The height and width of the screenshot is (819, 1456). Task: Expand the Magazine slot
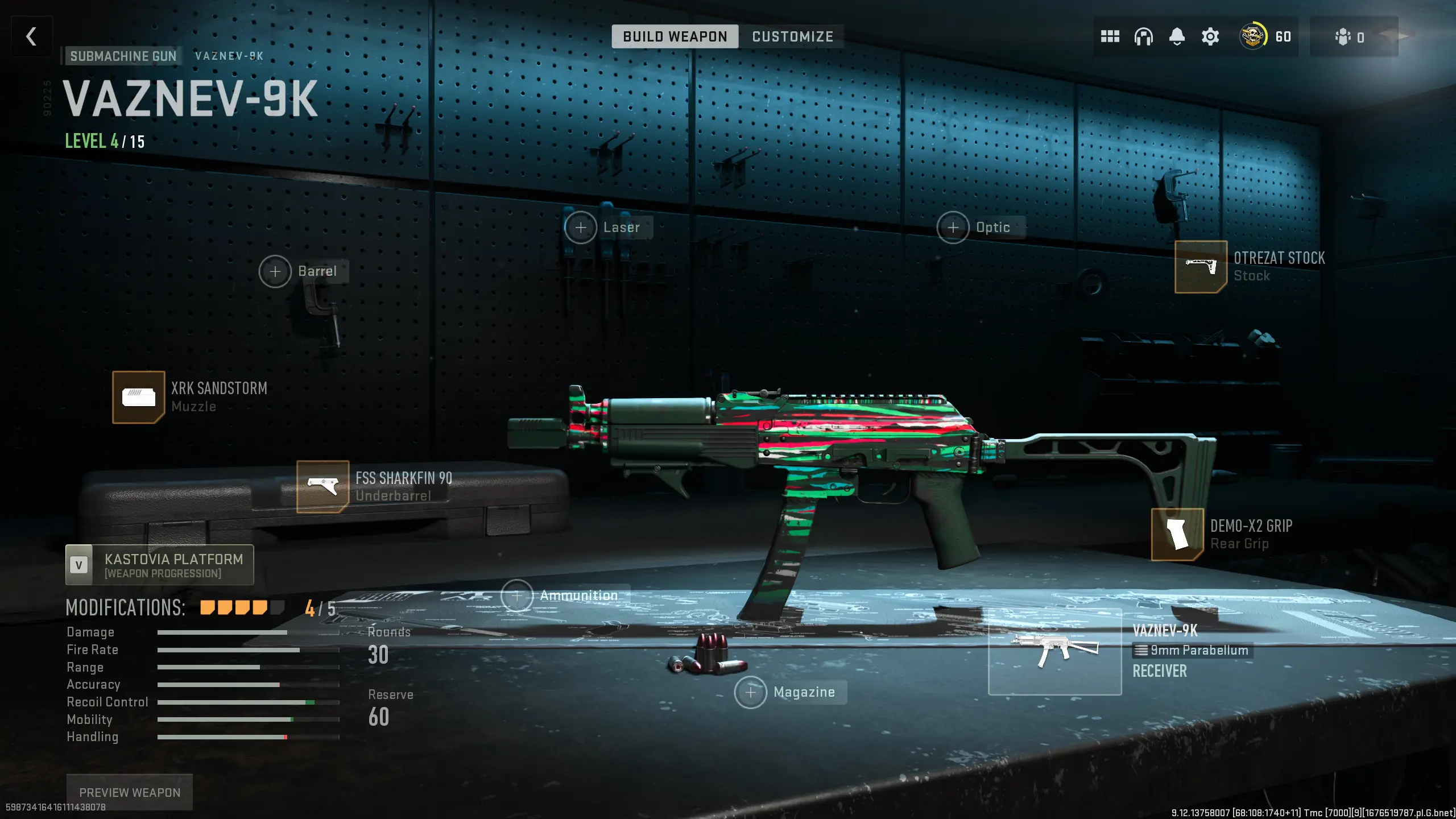[752, 692]
